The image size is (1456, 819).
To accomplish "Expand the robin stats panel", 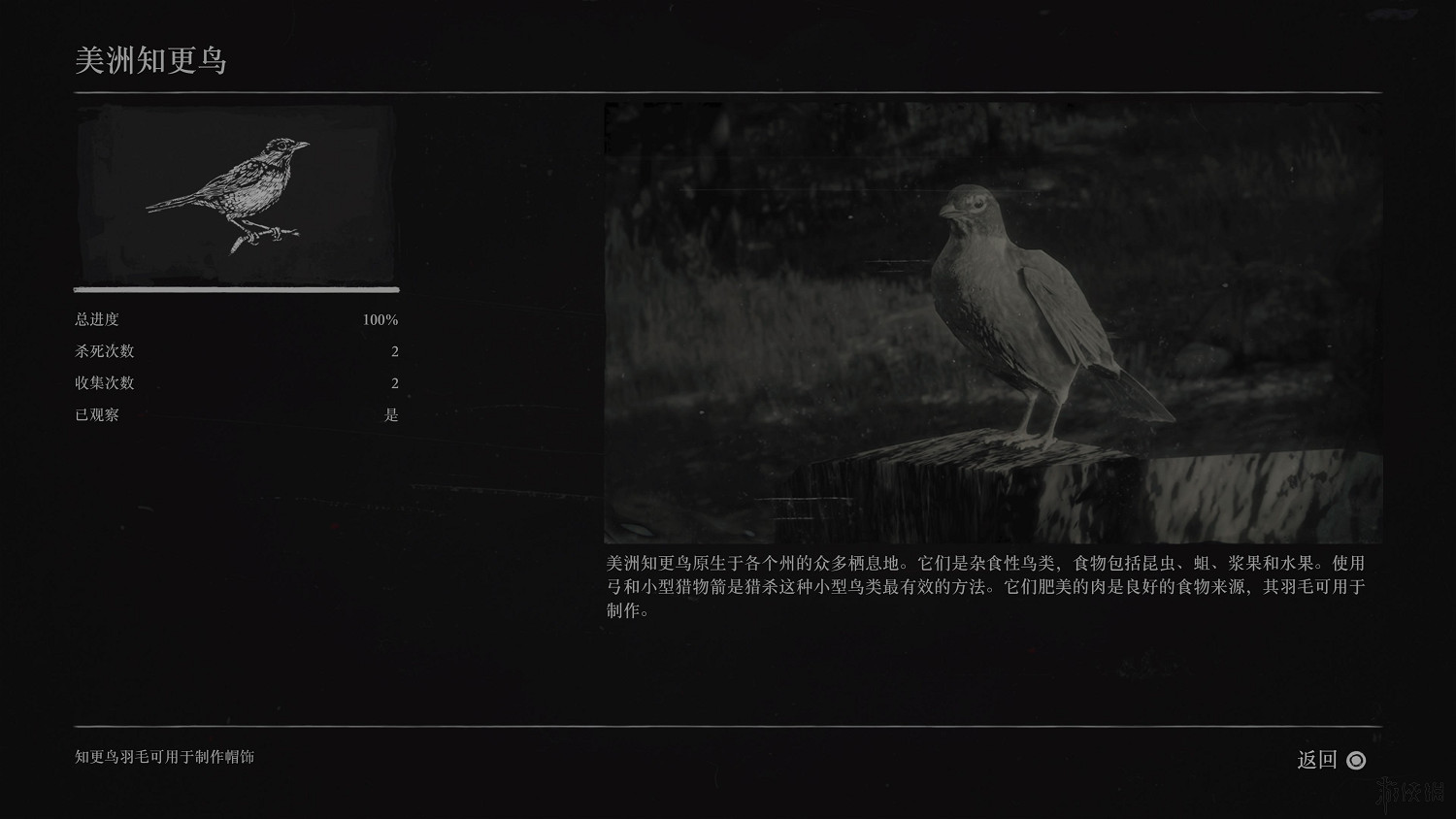I will click(235, 367).
